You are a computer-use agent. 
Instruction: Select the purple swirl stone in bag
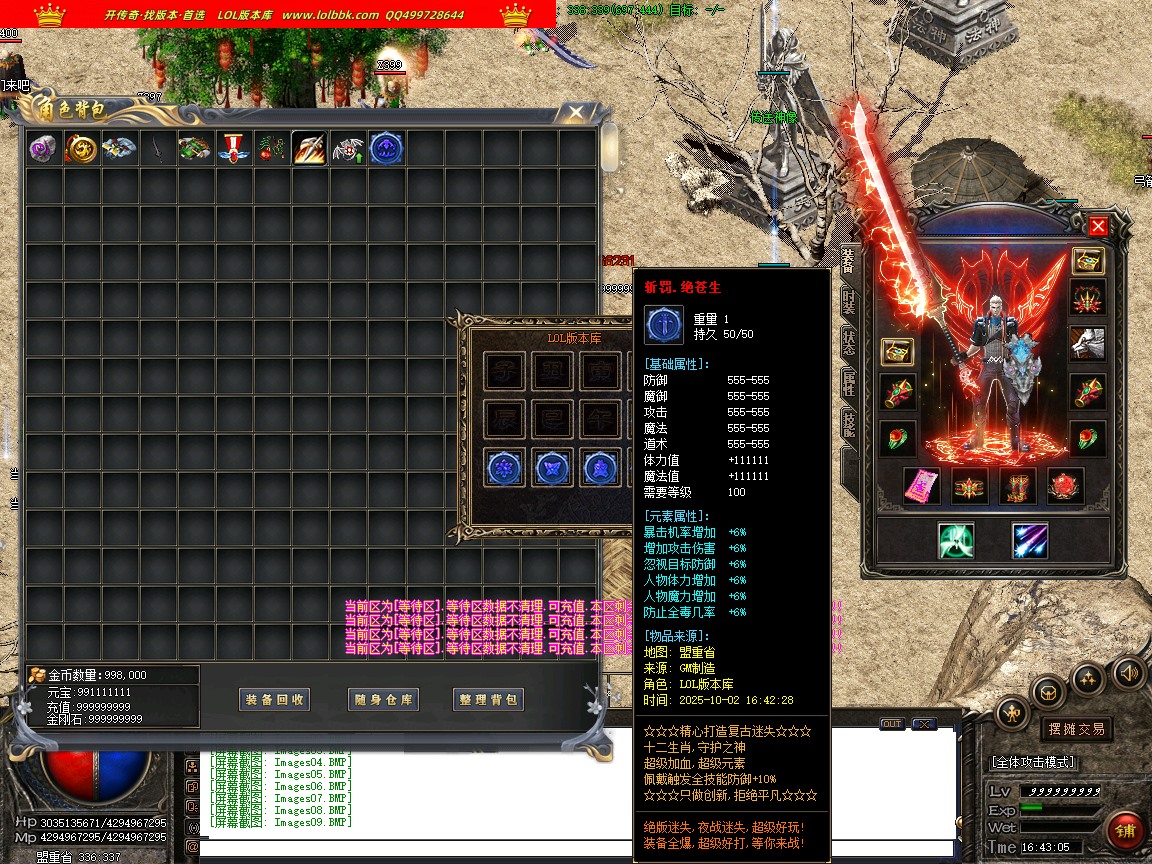44,149
